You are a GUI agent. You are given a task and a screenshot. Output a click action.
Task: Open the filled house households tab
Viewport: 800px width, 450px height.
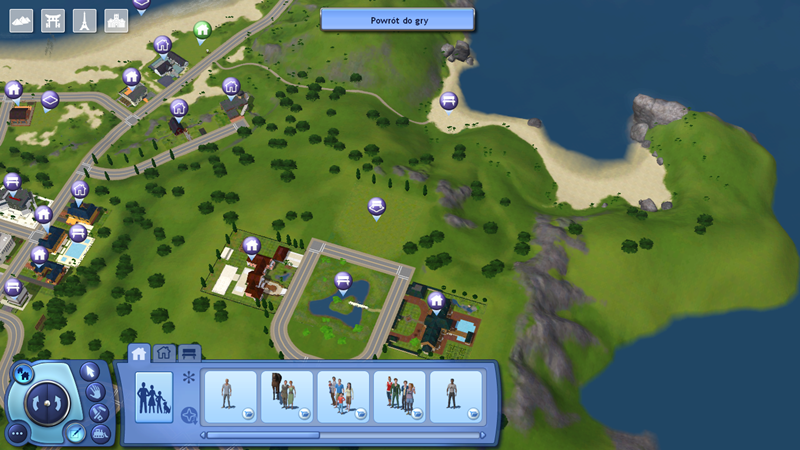coord(139,352)
